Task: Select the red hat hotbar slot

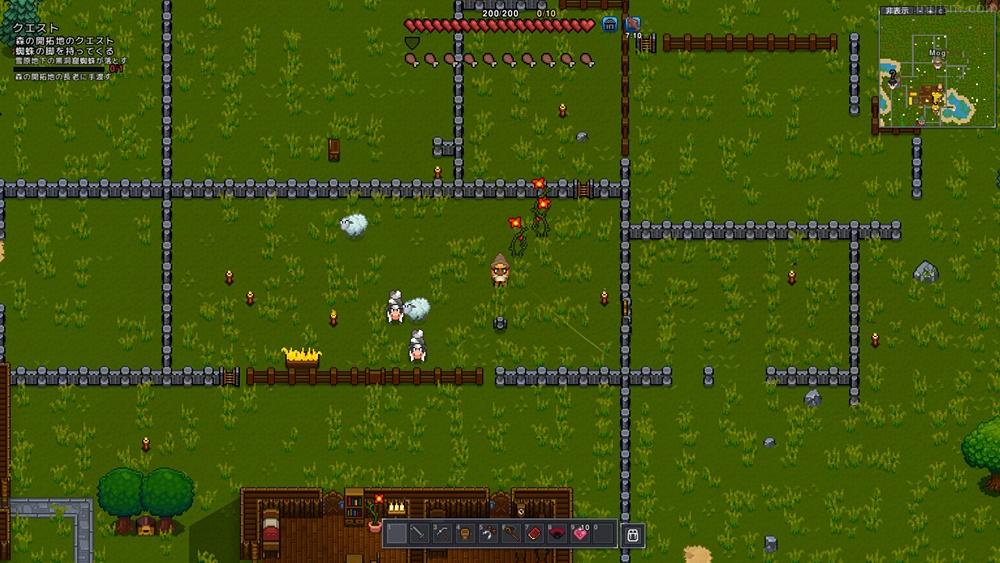Action: click(557, 534)
